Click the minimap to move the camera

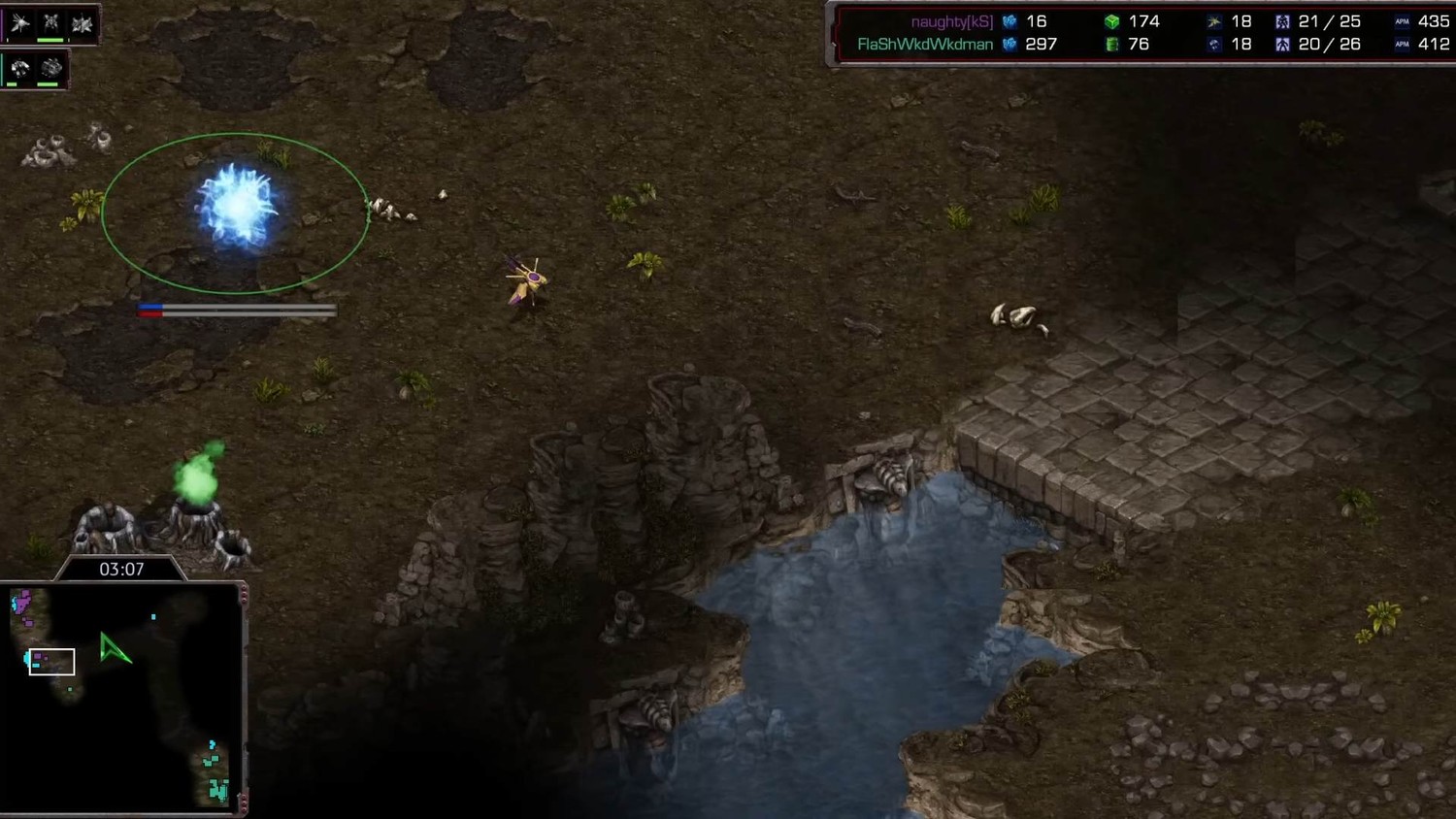tap(121, 699)
